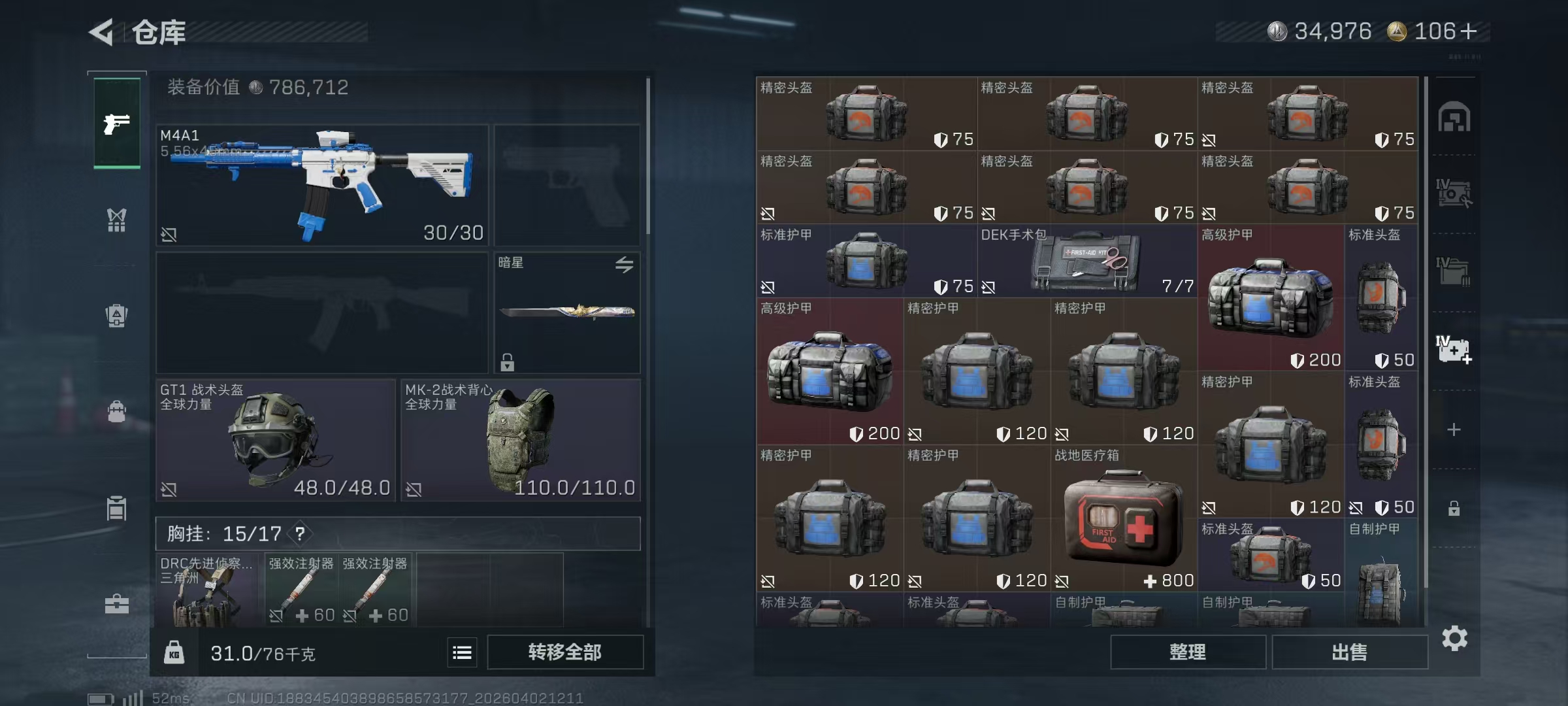Switch to the pistol weapons tab
This screenshot has height=706, width=1568.
point(117,123)
